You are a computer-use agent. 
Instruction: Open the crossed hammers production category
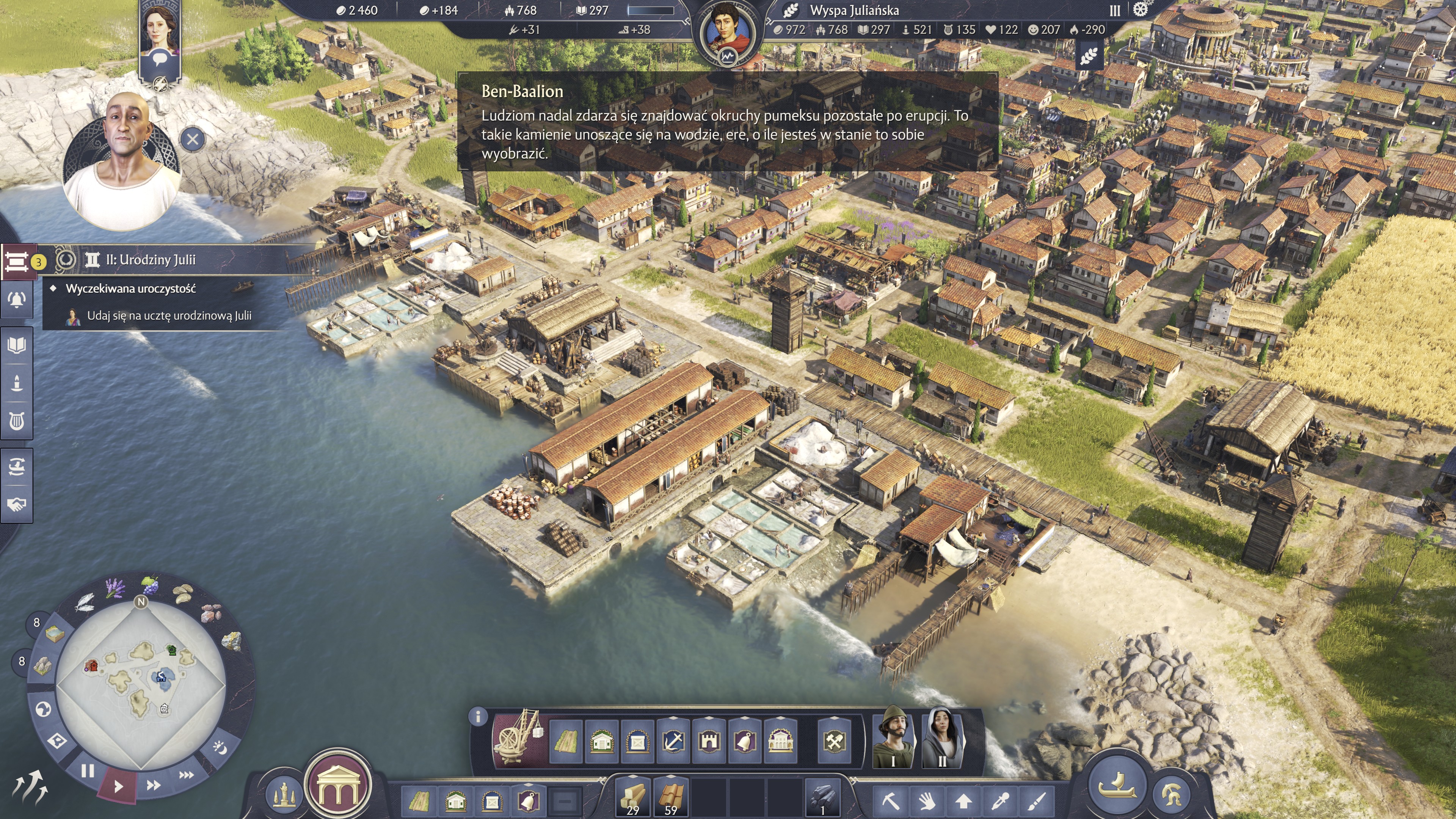pos(834,741)
